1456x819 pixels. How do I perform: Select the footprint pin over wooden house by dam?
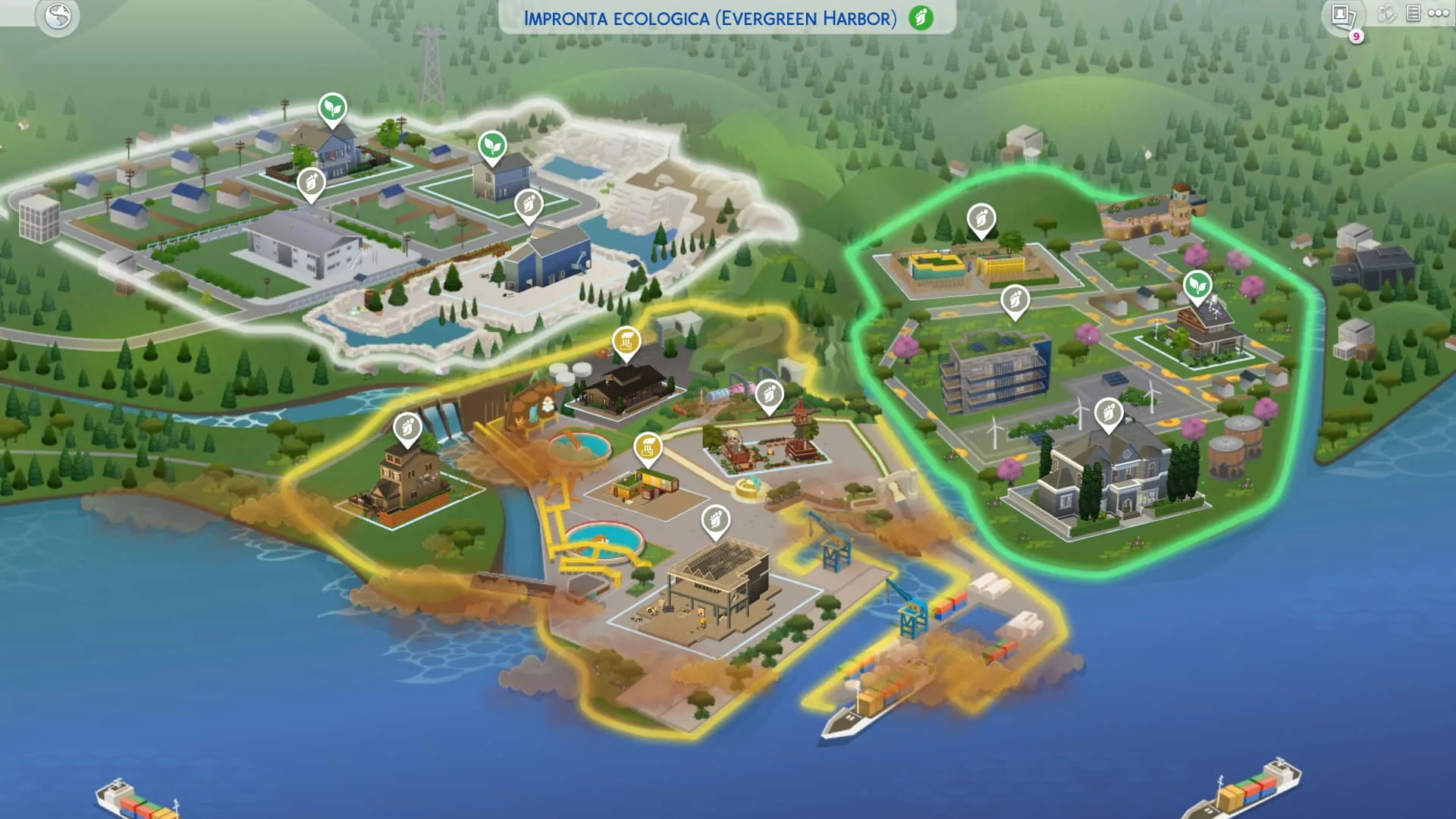pyautogui.click(x=407, y=428)
